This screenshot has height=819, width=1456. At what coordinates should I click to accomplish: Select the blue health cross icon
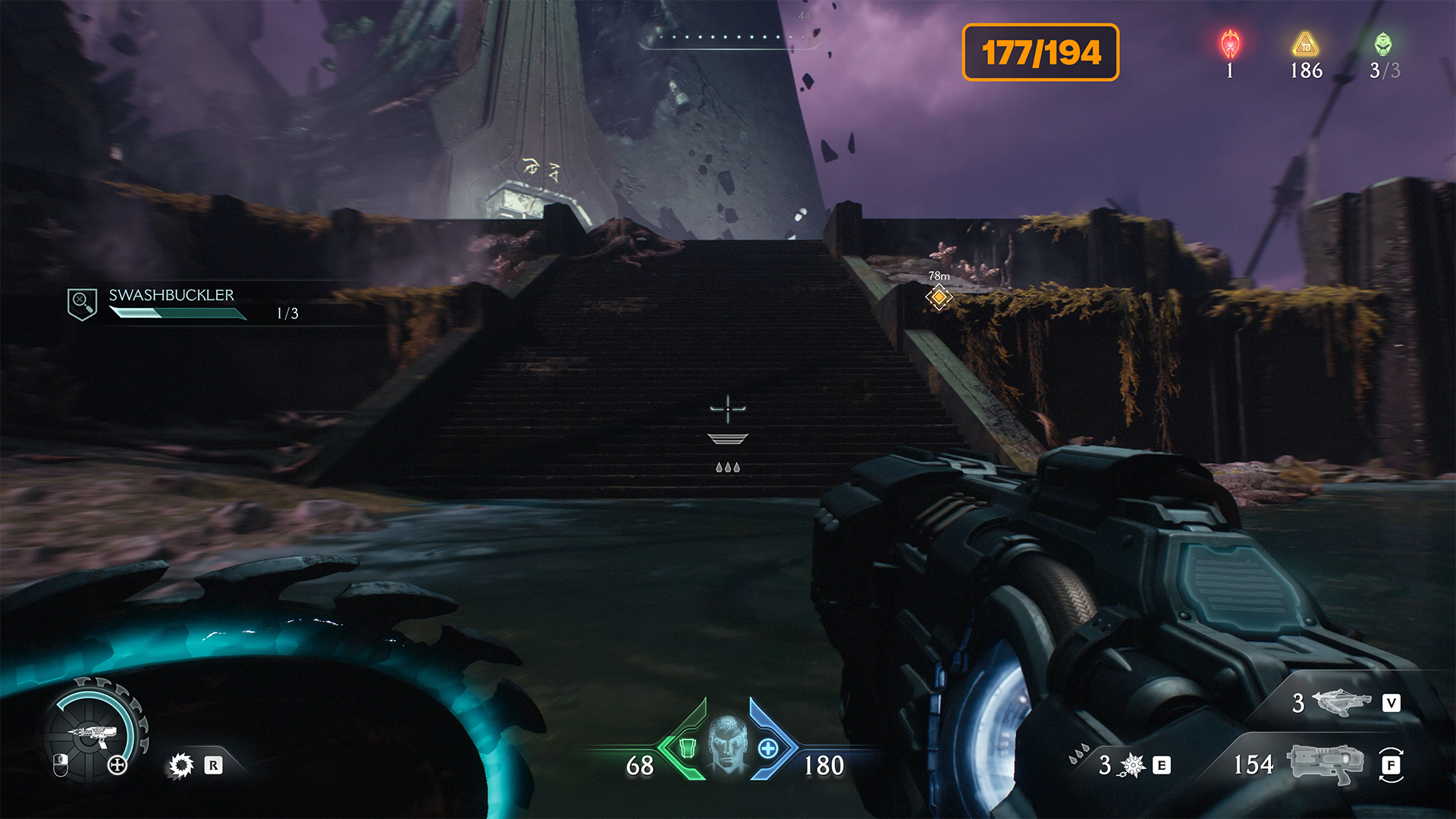pos(768,748)
